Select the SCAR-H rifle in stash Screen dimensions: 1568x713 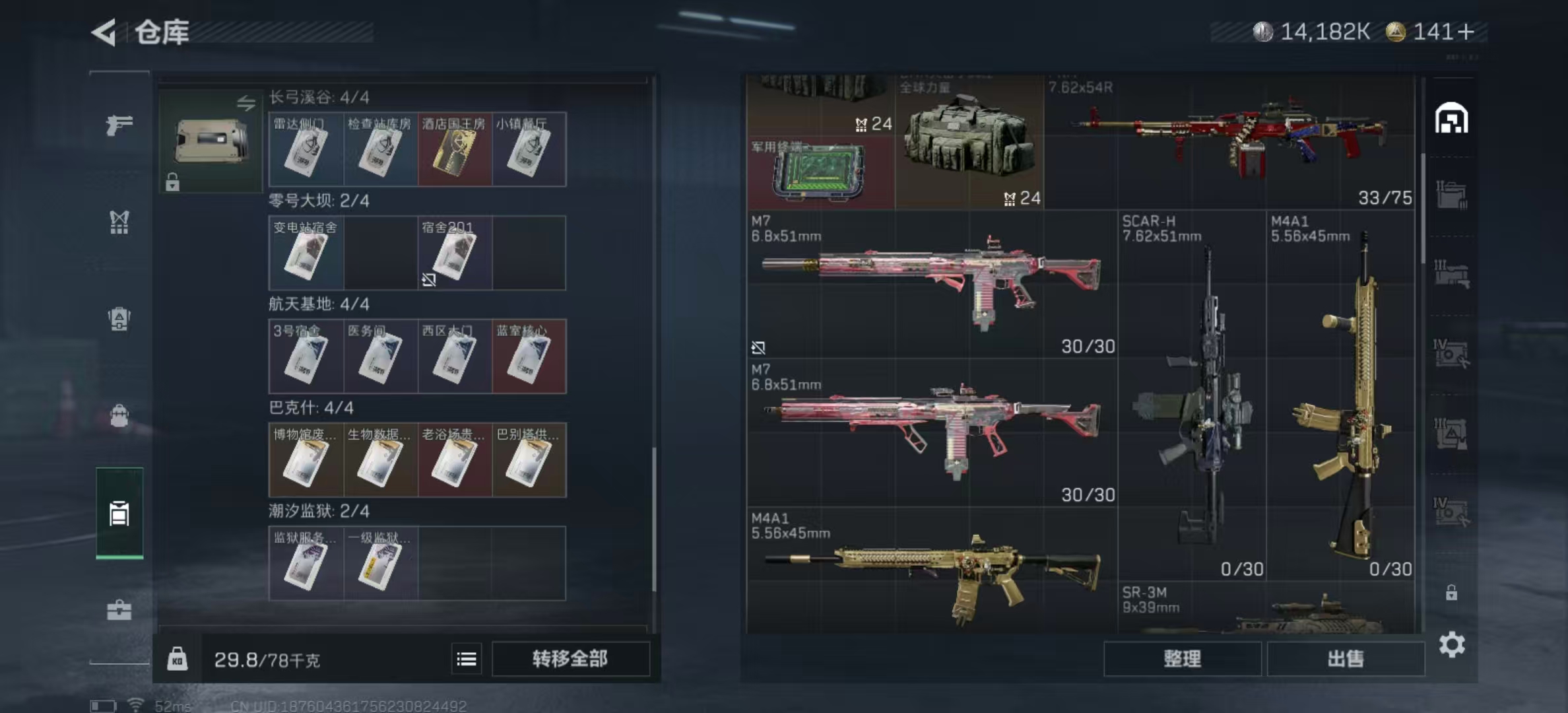coord(1192,396)
